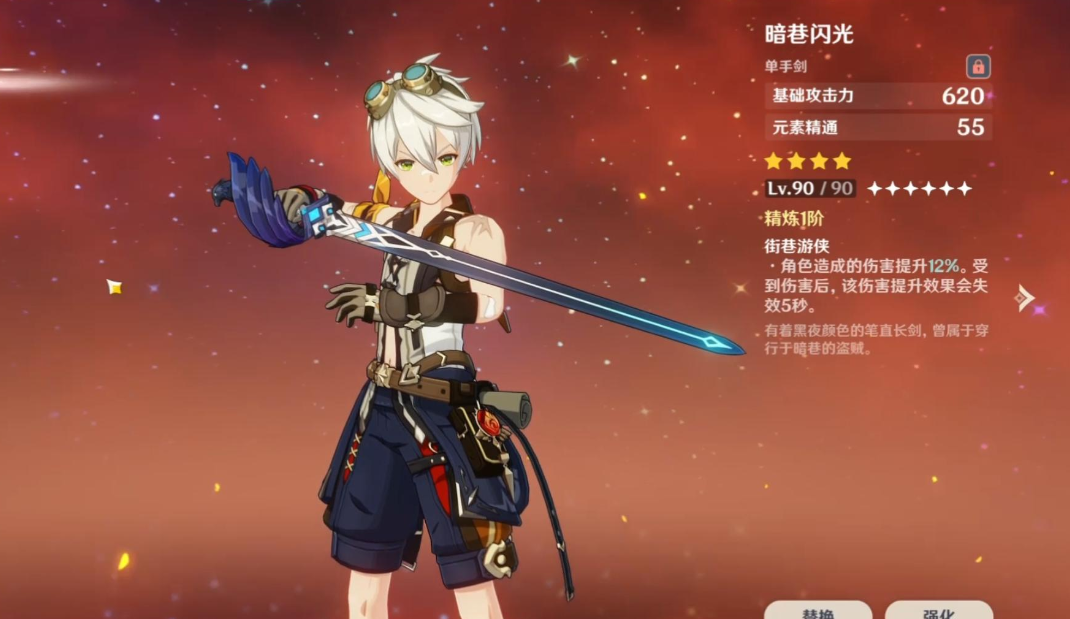The image size is (1070, 619).
Task: Select the 强化 (Enhance) weapon button
Action: tap(938, 610)
